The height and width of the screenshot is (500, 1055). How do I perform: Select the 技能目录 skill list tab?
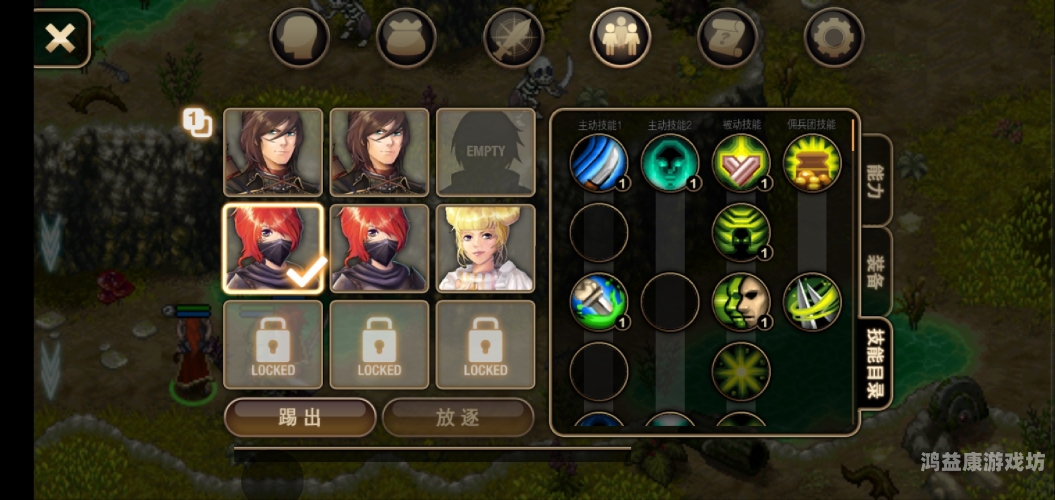point(876,364)
